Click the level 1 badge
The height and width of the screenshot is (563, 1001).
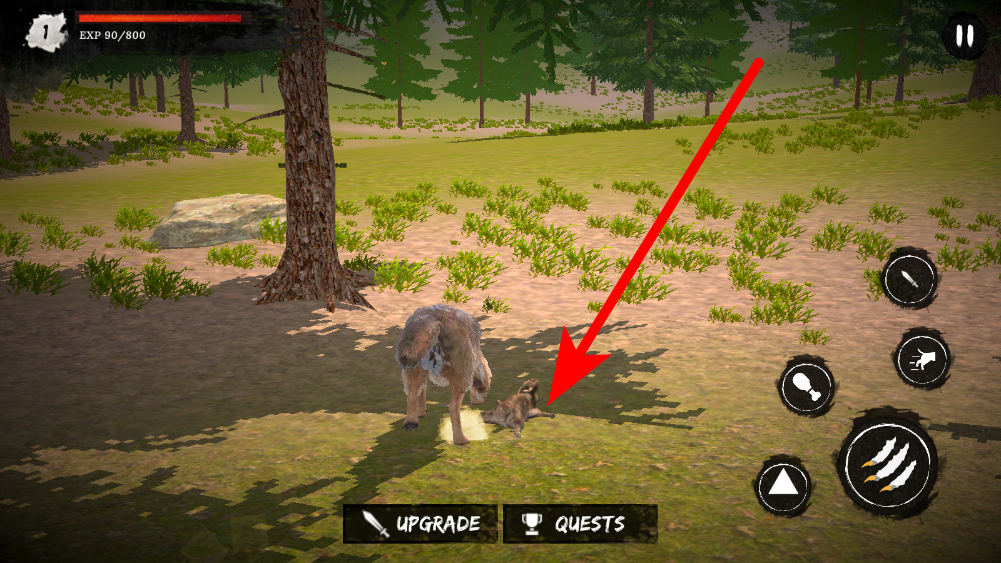pos(45,32)
